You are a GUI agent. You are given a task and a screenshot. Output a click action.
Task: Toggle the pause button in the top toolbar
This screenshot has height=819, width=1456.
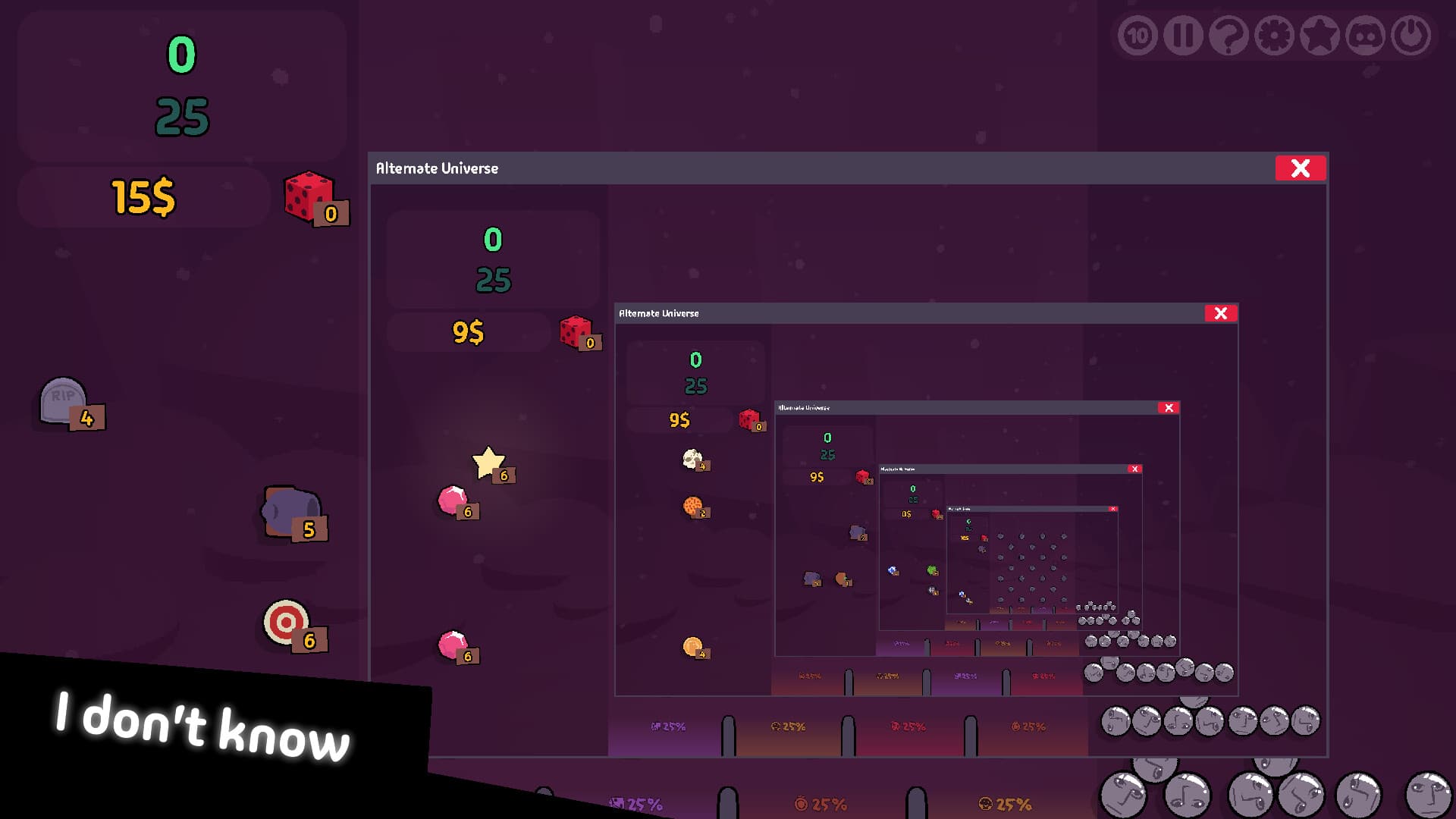click(x=1183, y=34)
